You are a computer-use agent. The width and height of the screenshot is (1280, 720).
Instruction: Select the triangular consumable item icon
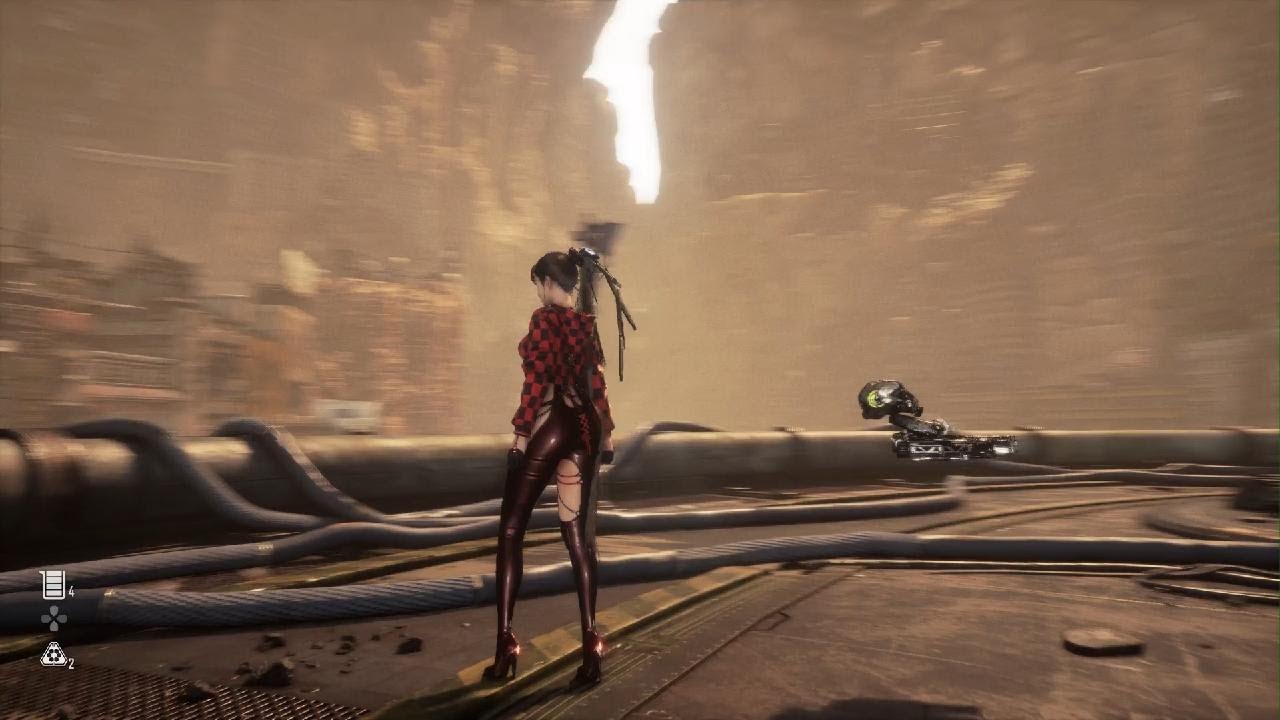pos(53,655)
